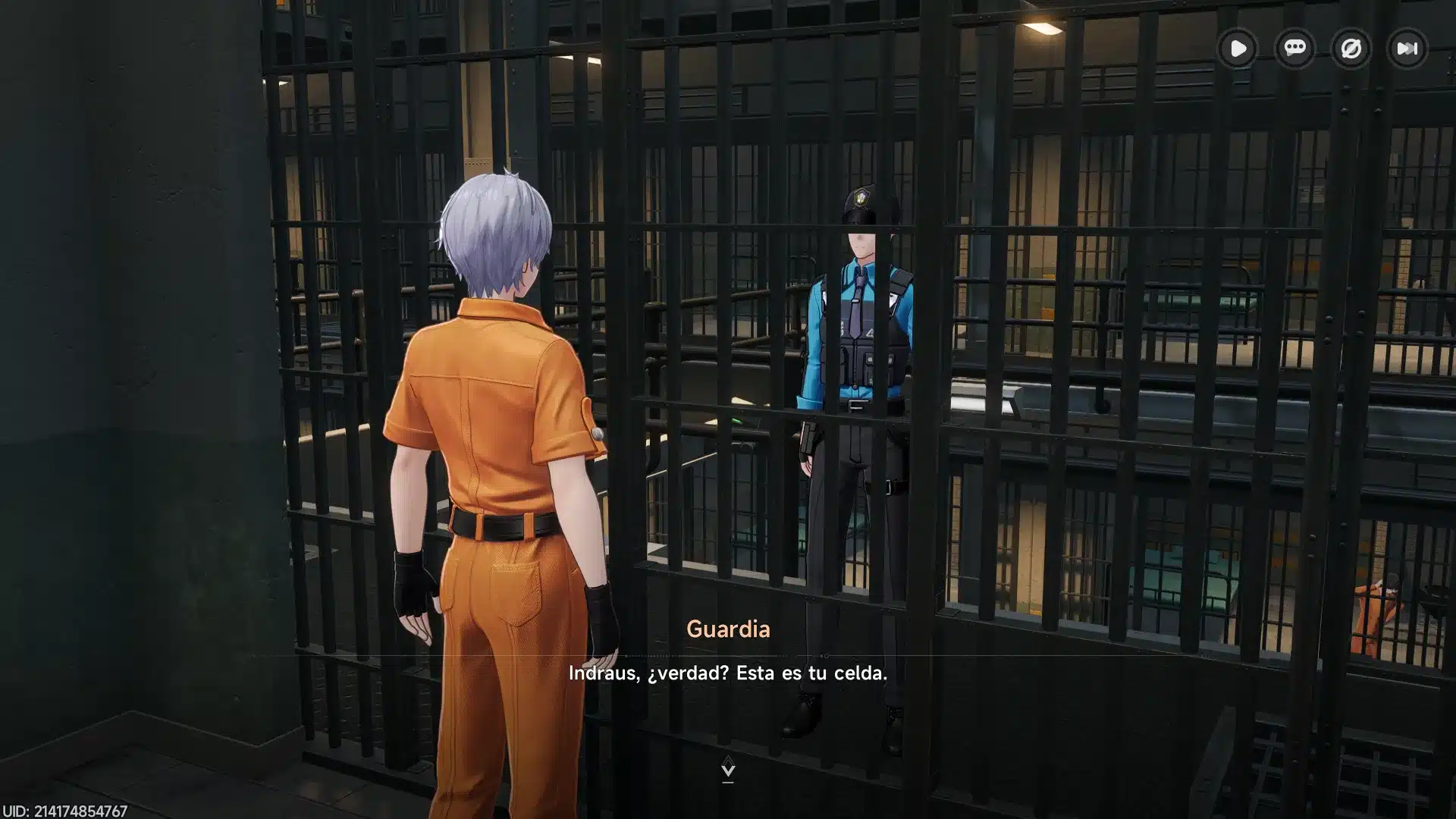This screenshot has width=1456, height=819.
Task: Hide the dialogue interface
Action: [x=1351, y=49]
